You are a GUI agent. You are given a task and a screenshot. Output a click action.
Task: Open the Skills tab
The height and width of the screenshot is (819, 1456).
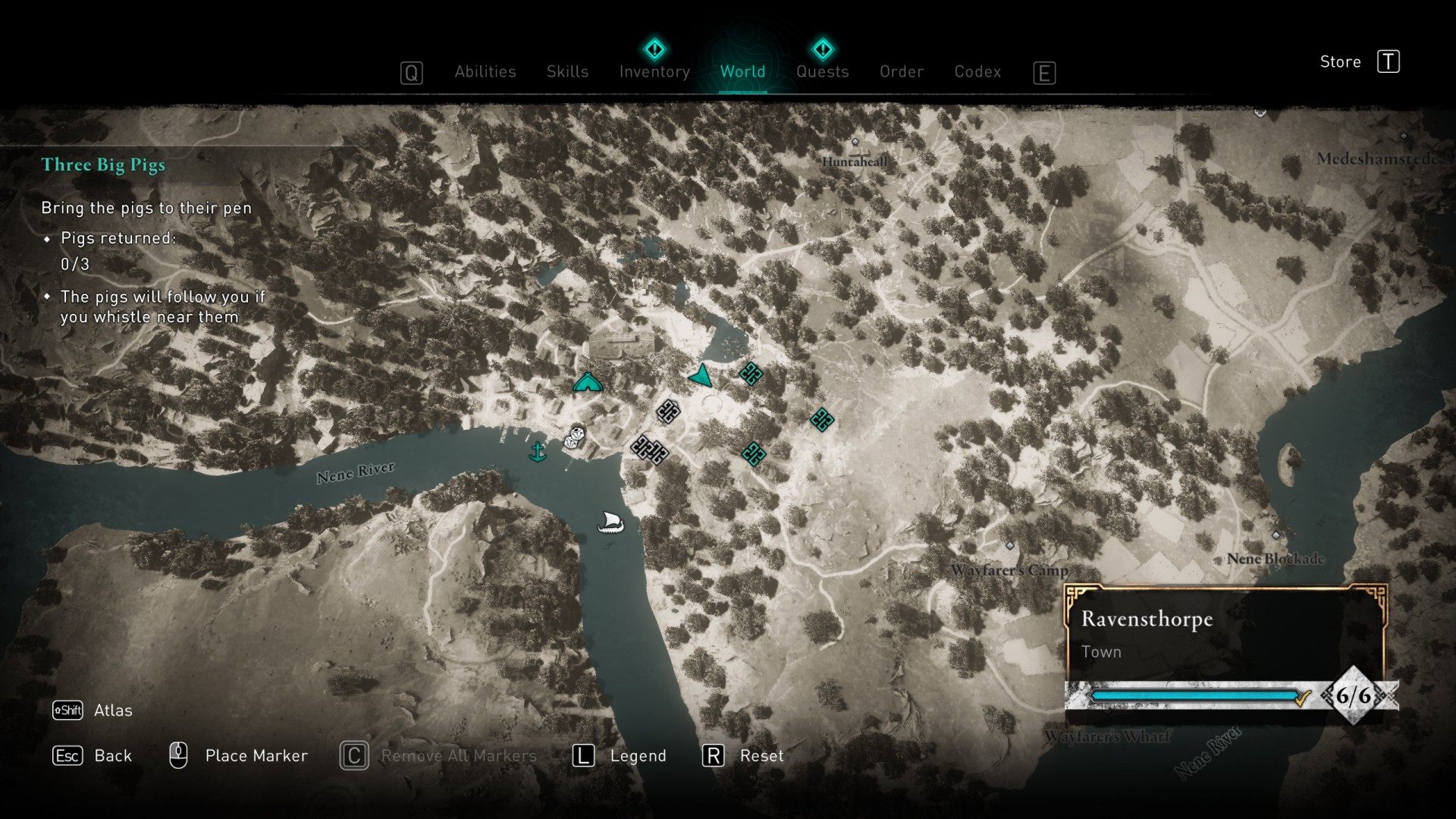coord(567,72)
